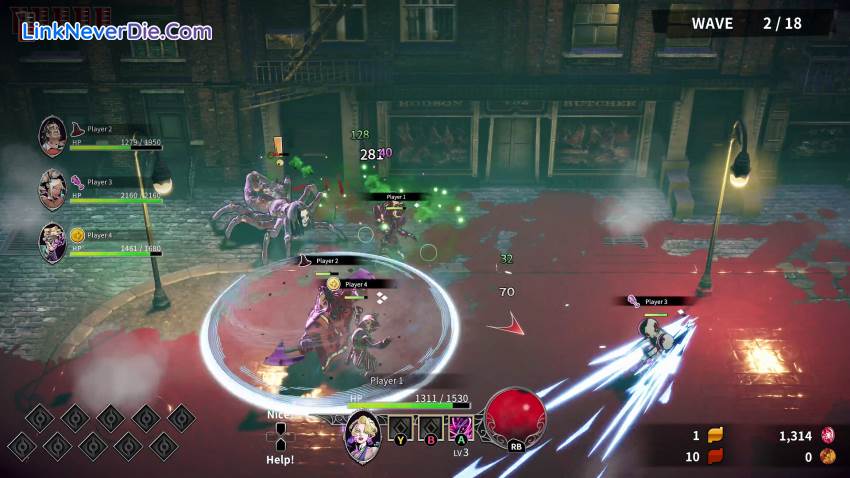The image size is (850, 478).
Task: Select Player 2's portrait in the party list
Action: click(53, 137)
